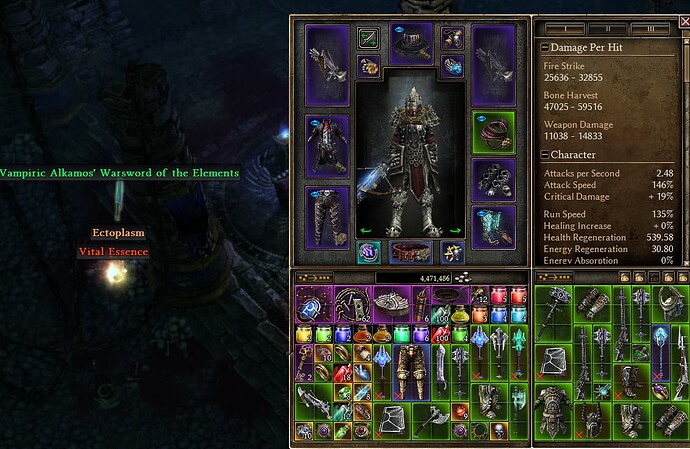Screen dimensions: 690x449
Task: Click the weapon swap arrows button
Action: pyautogui.click(x=369, y=38)
